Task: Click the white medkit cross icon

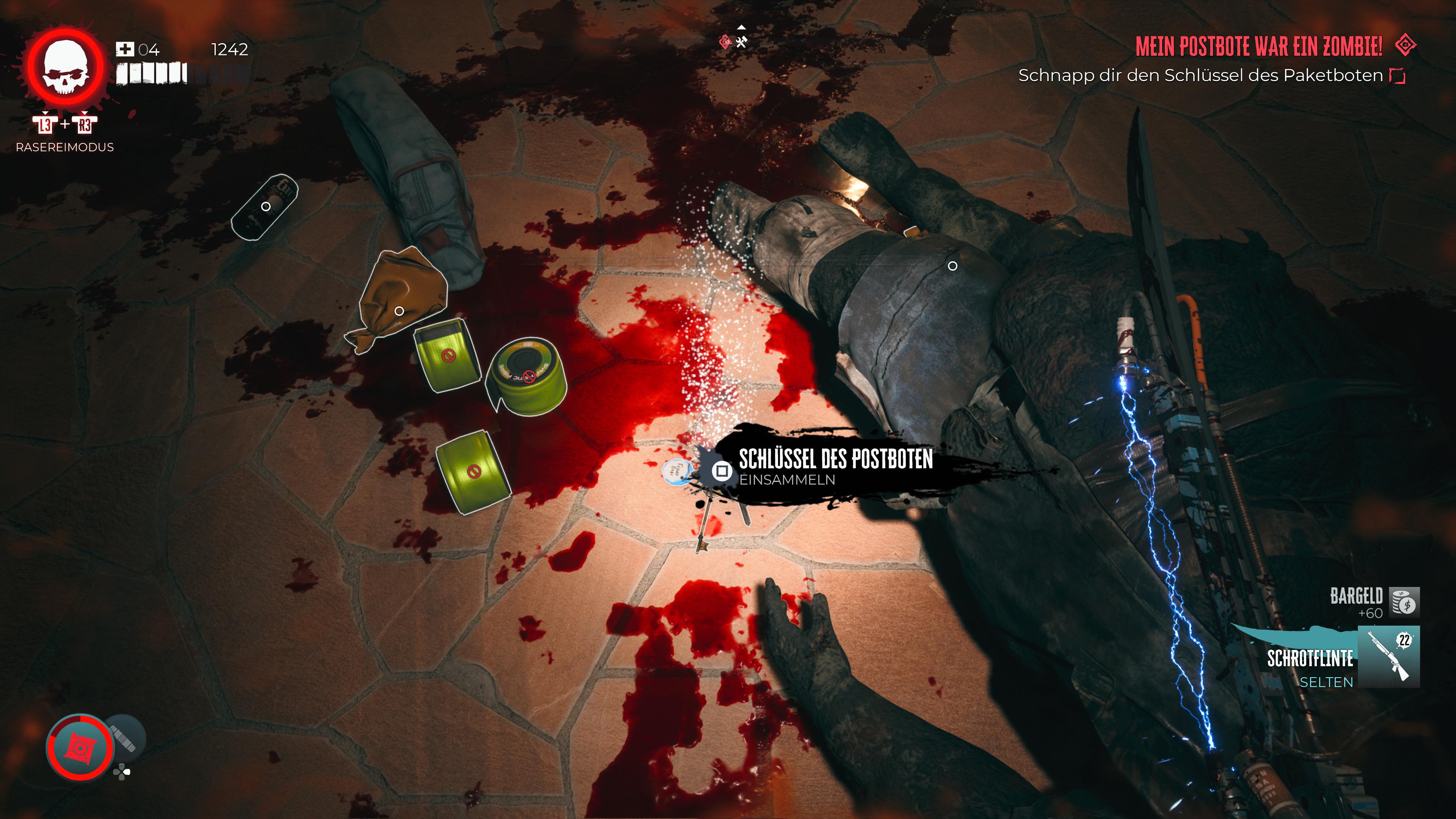Action: pyautogui.click(x=124, y=50)
